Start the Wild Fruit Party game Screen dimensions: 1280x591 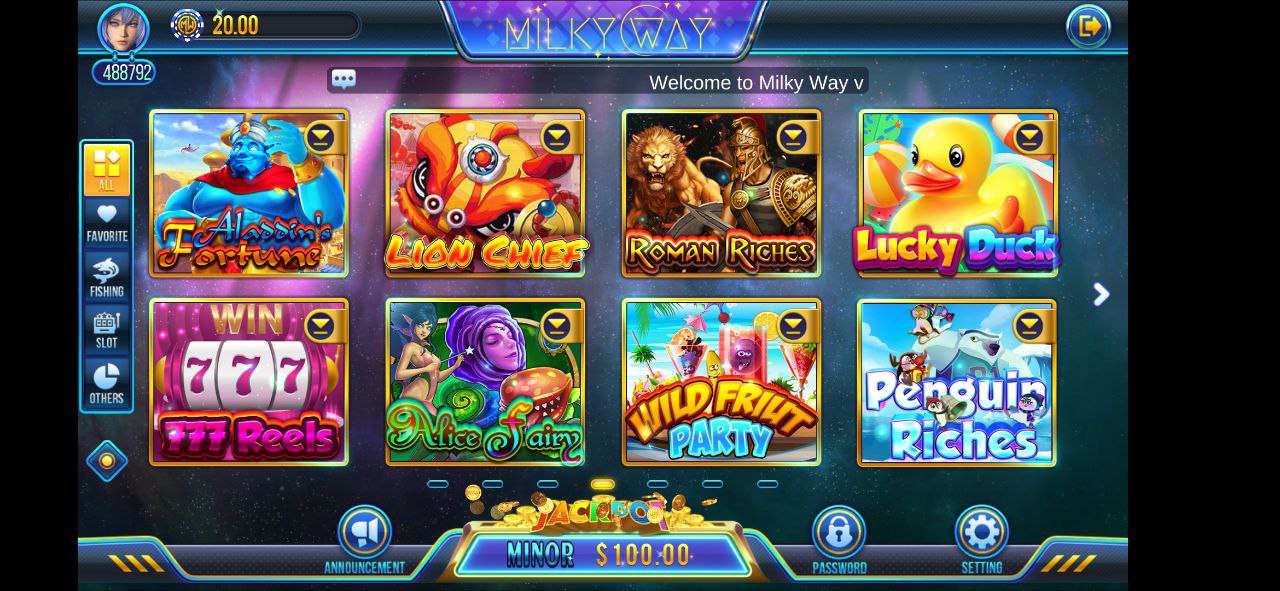click(x=721, y=383)
